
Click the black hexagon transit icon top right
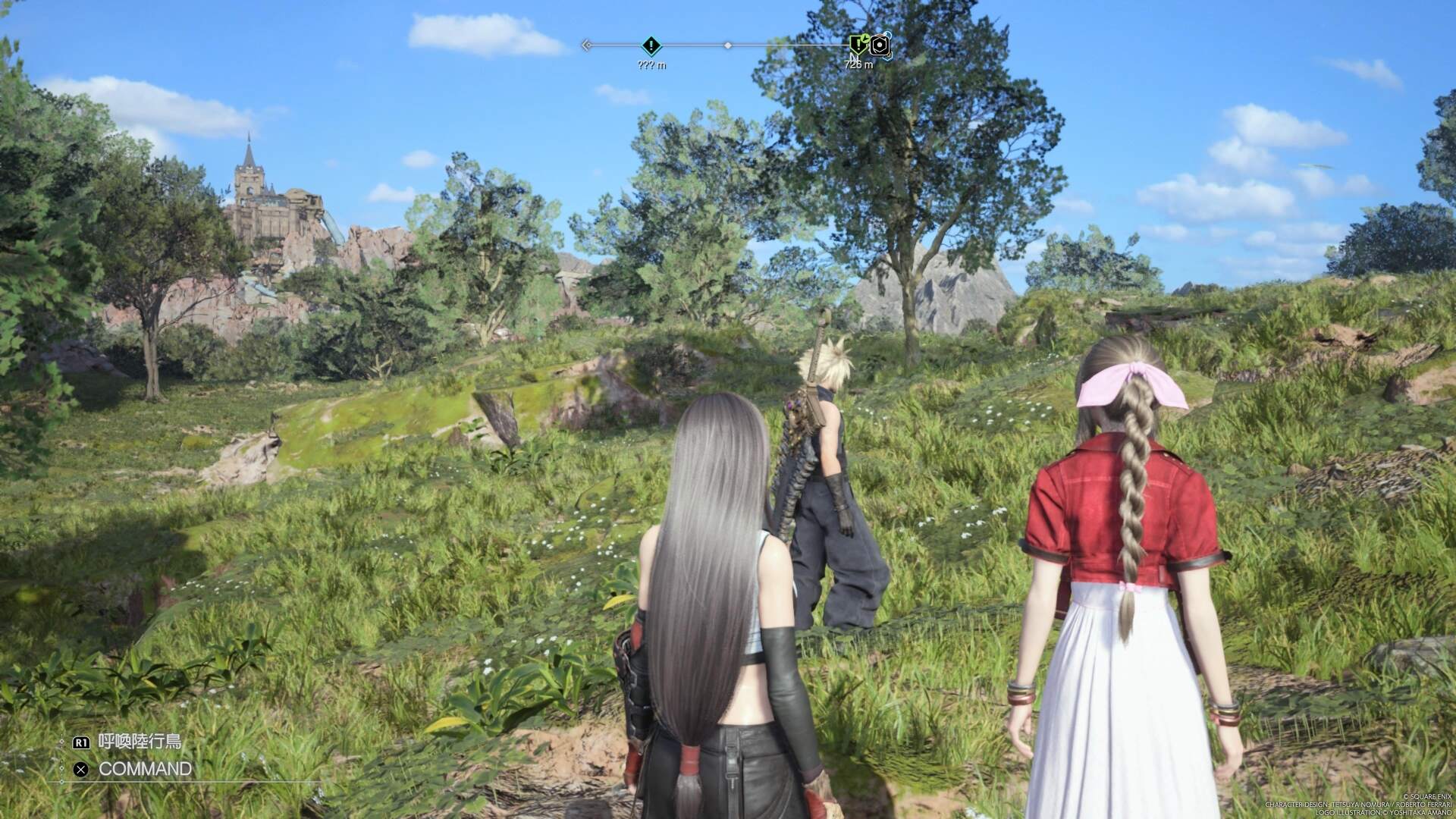click(880, 46)
